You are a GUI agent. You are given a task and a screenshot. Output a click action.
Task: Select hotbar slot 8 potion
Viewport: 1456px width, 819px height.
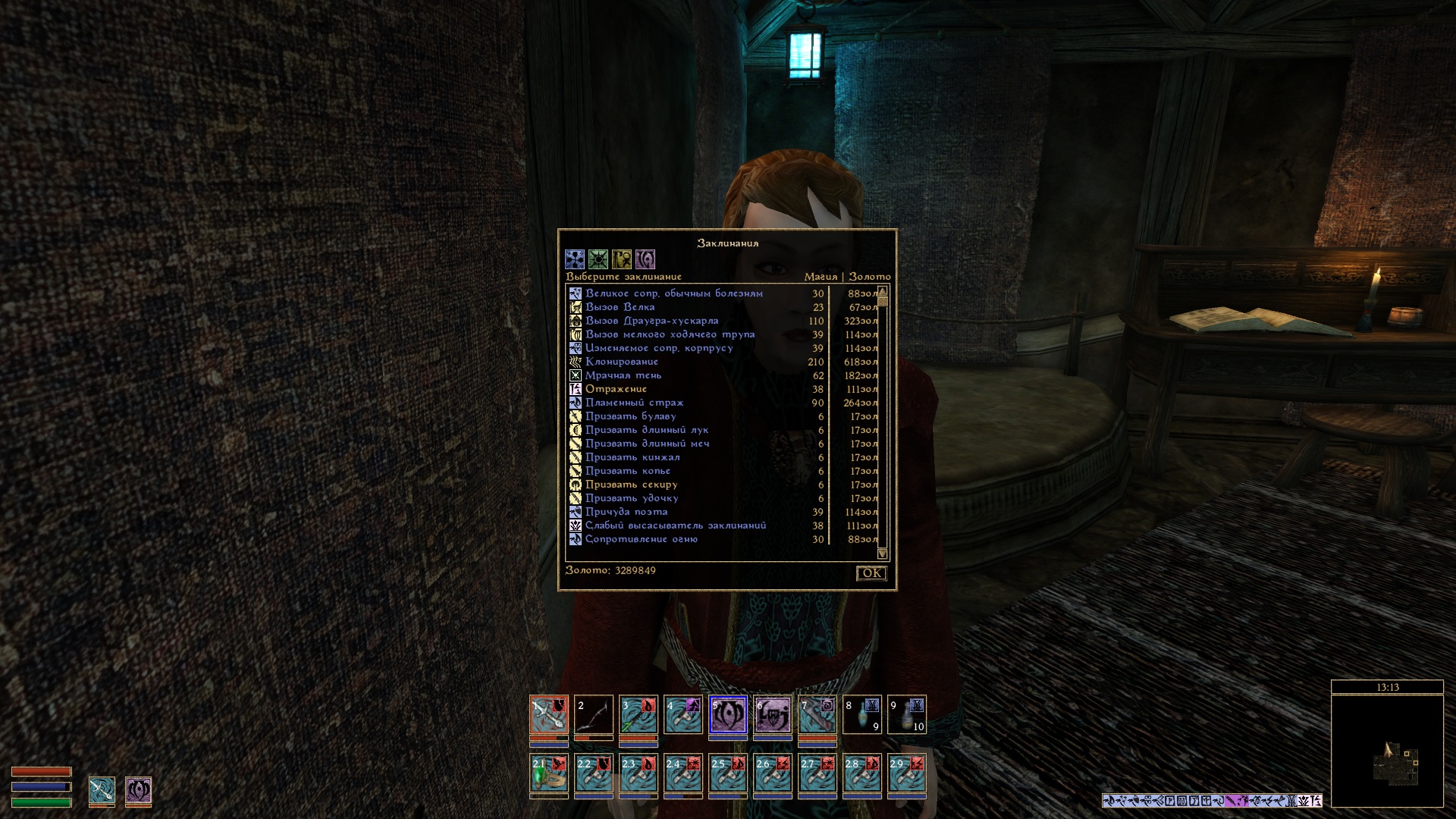[x=862, y=715]
